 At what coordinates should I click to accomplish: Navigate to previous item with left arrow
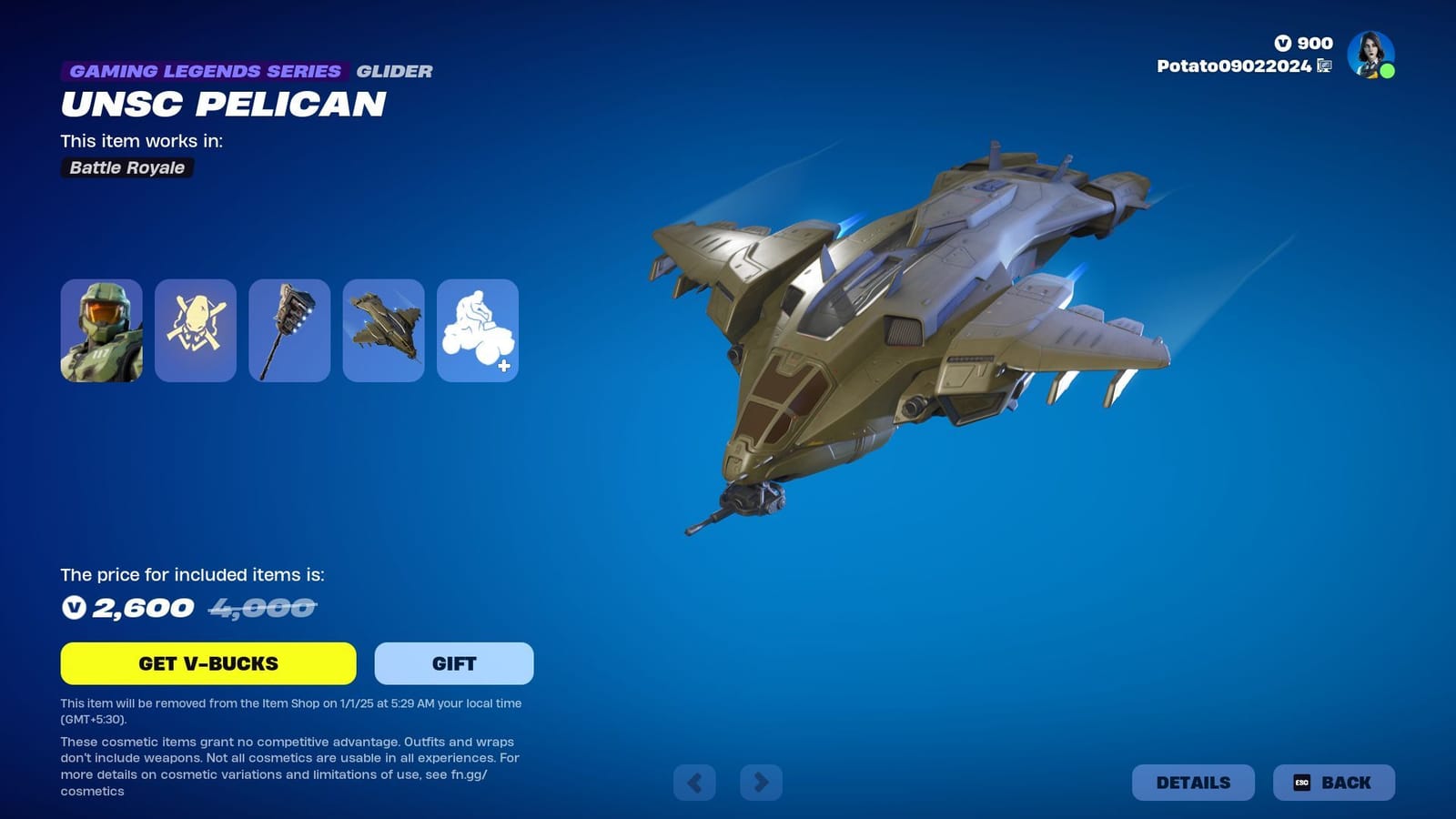click(x=695, y=782)
